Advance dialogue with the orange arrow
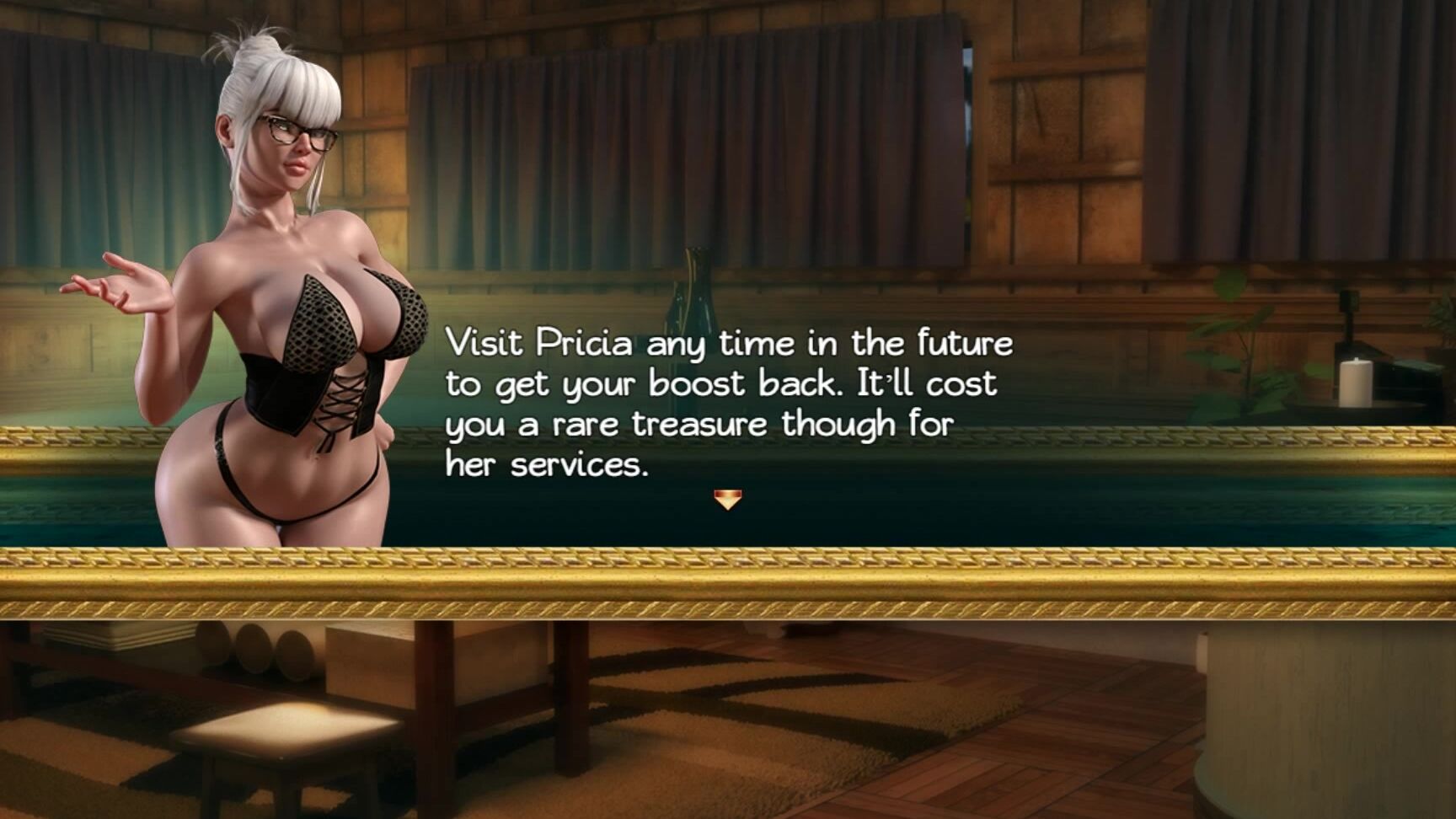1456x819 pixels. click(x=727, y=500)
